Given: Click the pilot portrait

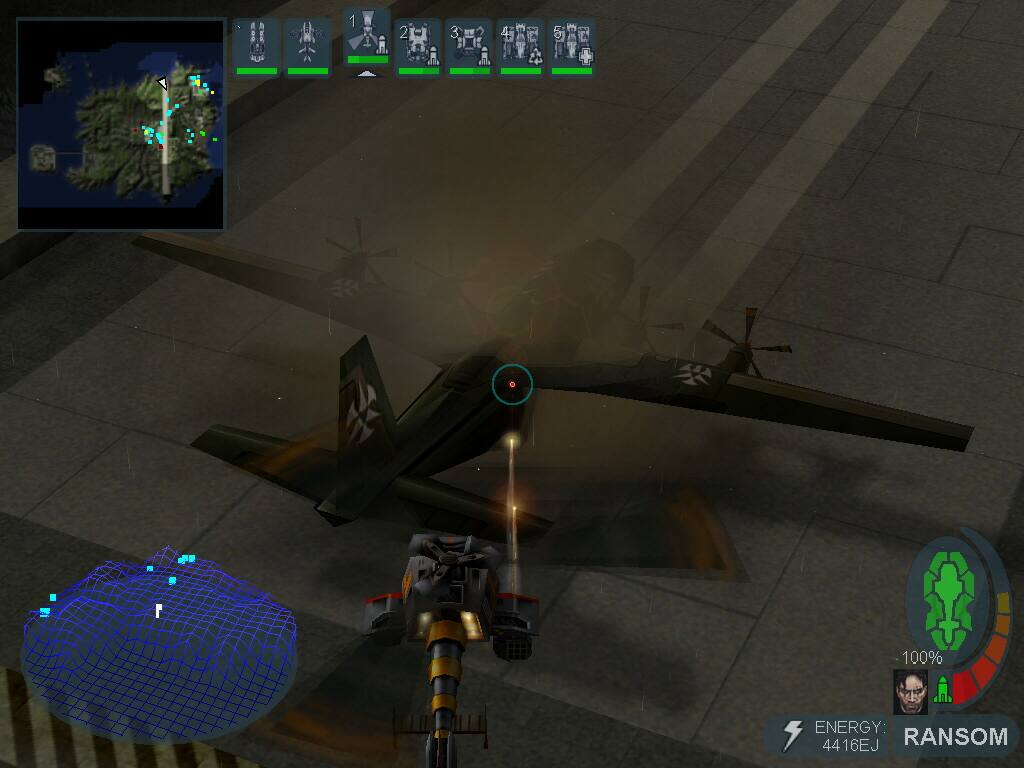Looking at the screenshot, I should pos(910,691).
